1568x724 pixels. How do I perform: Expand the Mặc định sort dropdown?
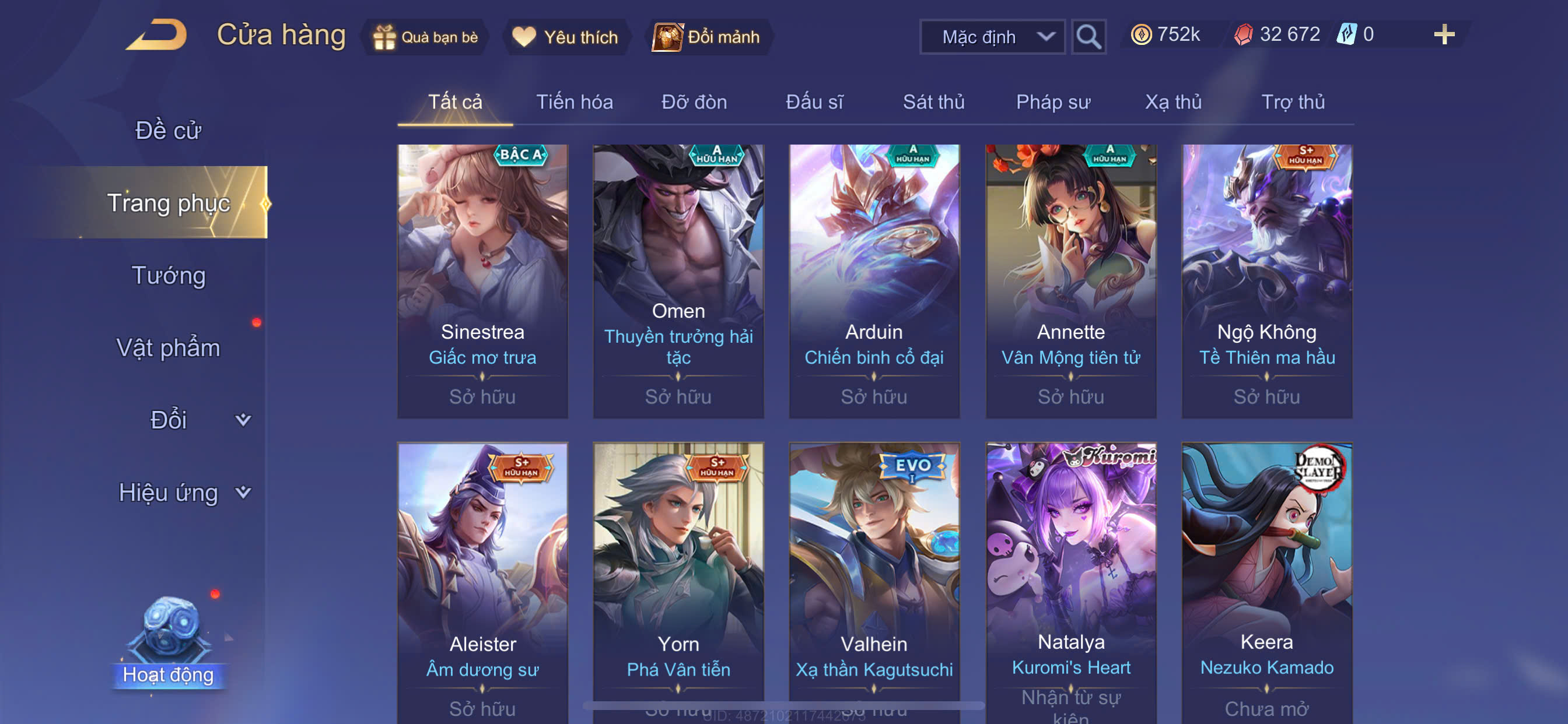[x=992, y=37]
